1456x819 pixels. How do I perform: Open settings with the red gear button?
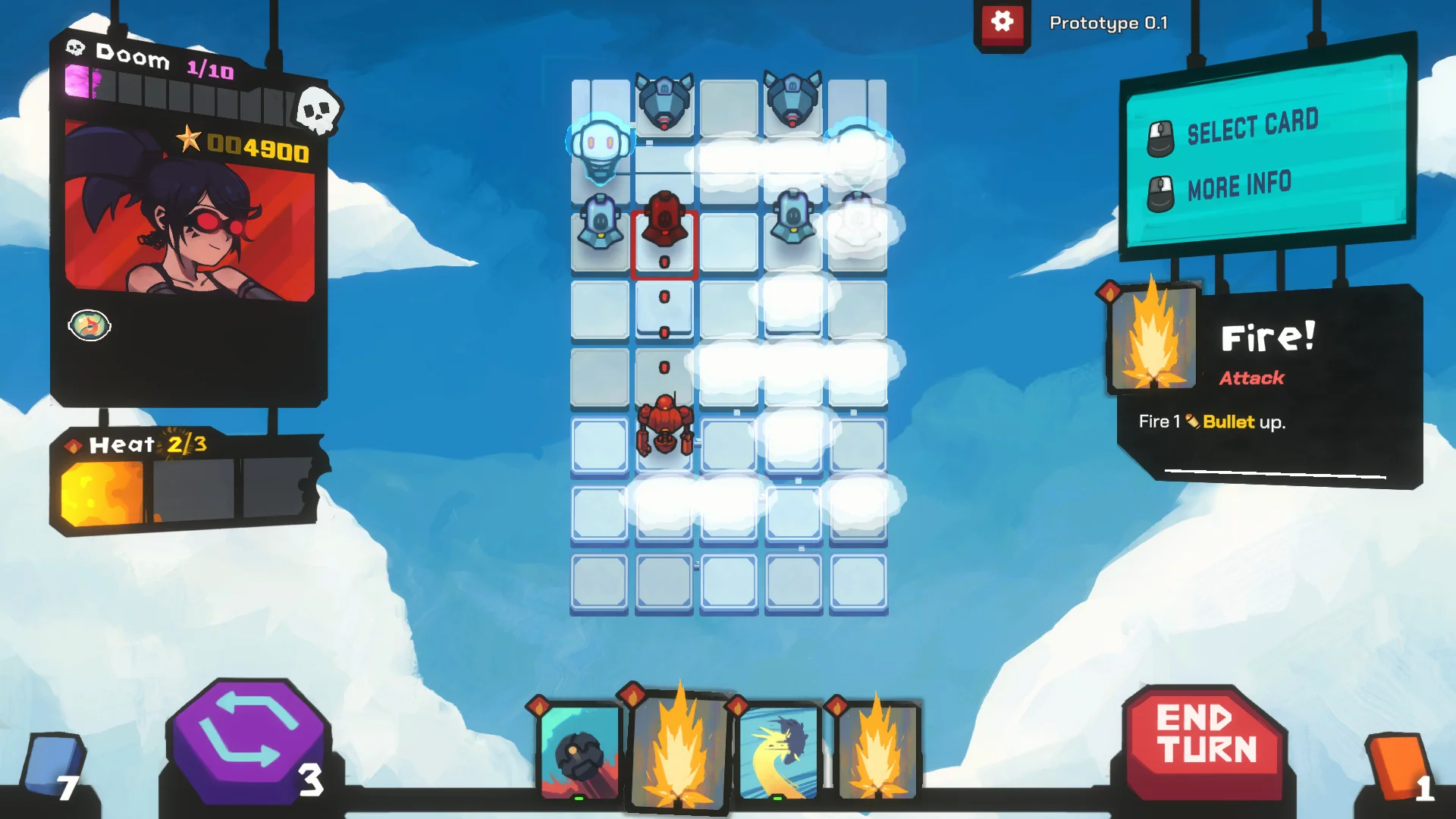pos(1002,23)
